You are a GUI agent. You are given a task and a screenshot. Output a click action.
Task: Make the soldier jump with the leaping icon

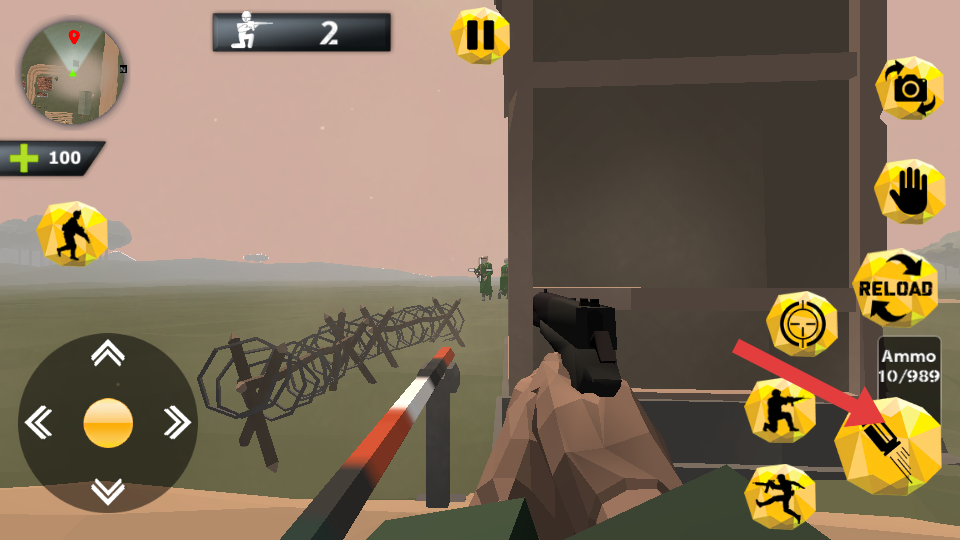(780, 496)
